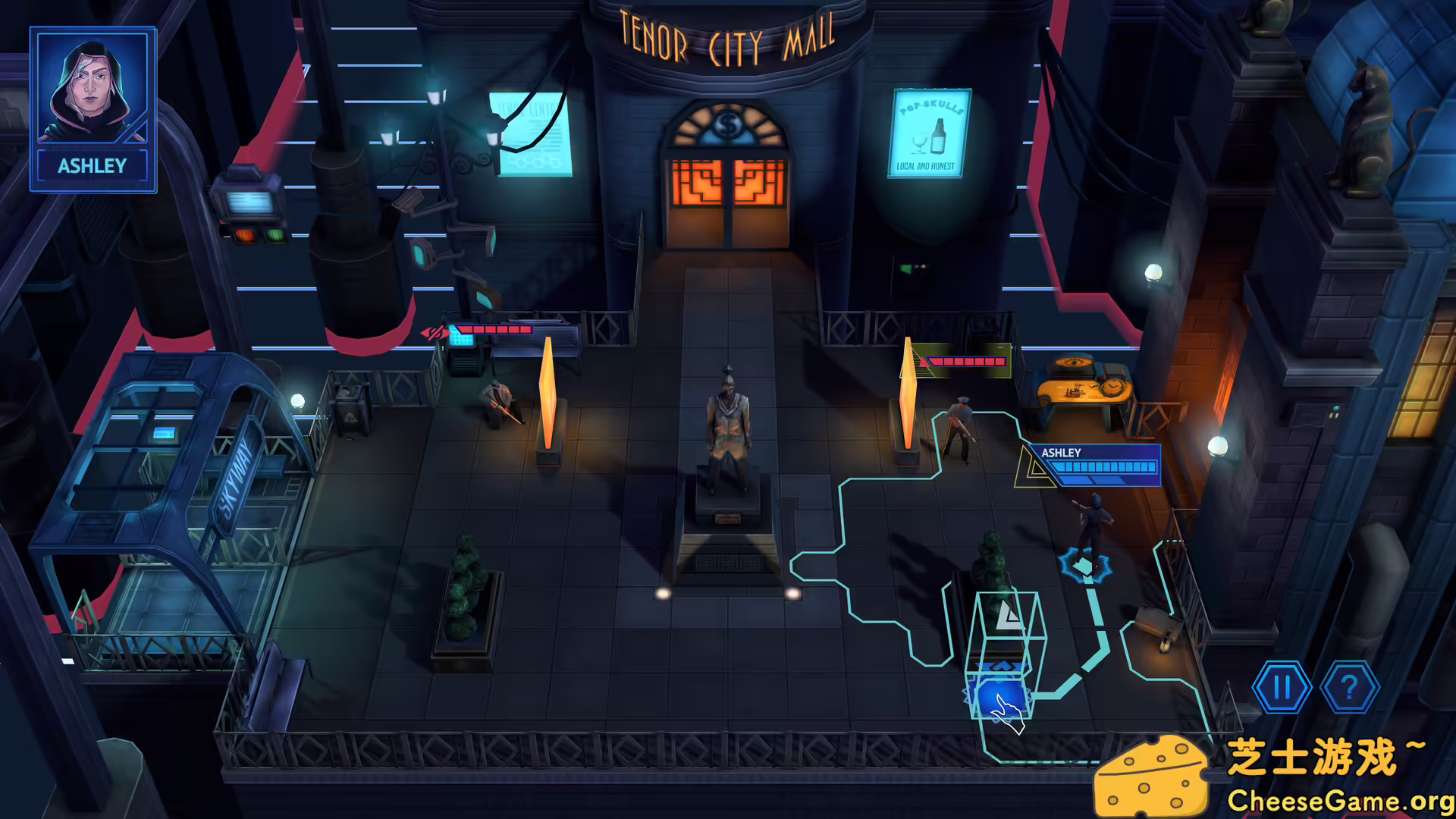Toggle the right guard's detection bar

[x=967, y=362]
